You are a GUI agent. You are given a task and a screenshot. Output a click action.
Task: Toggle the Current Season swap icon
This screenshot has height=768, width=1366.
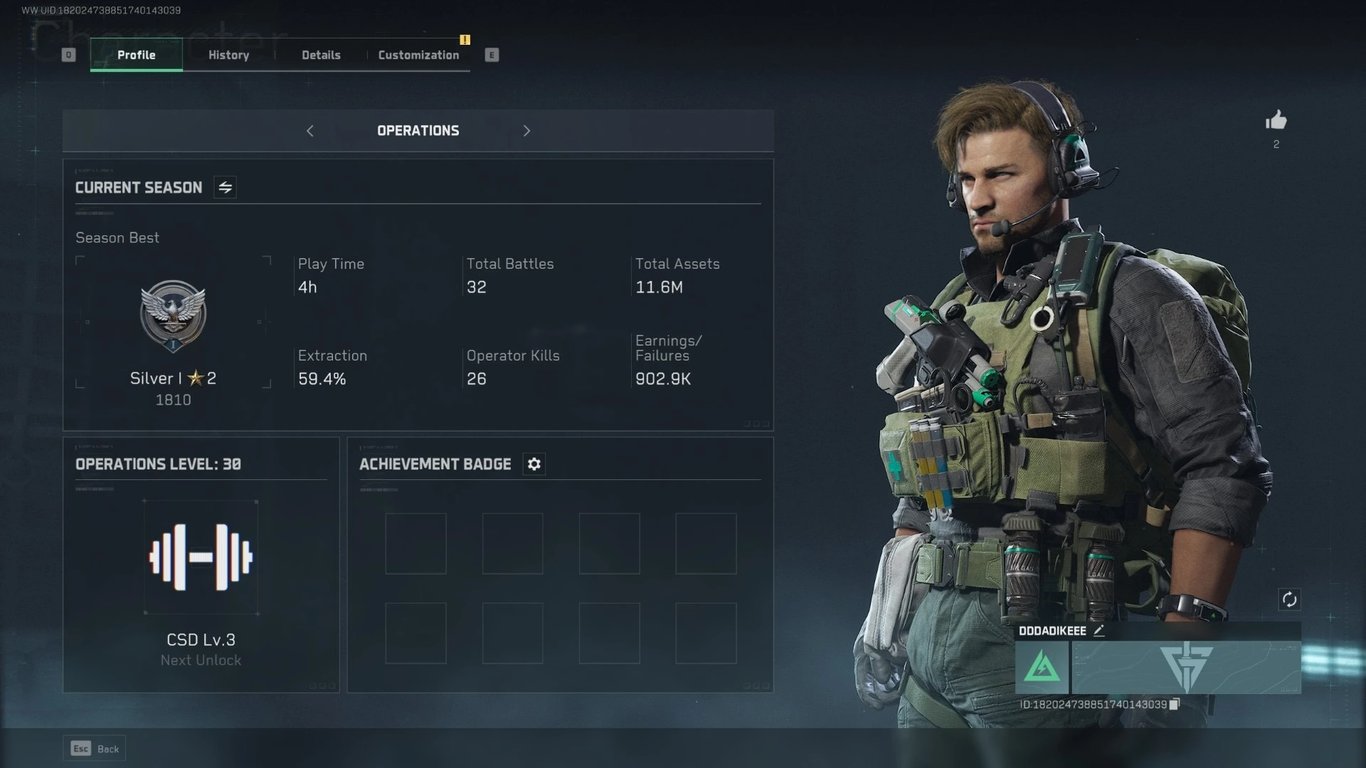pyautogui.click(x=225, y=187)
